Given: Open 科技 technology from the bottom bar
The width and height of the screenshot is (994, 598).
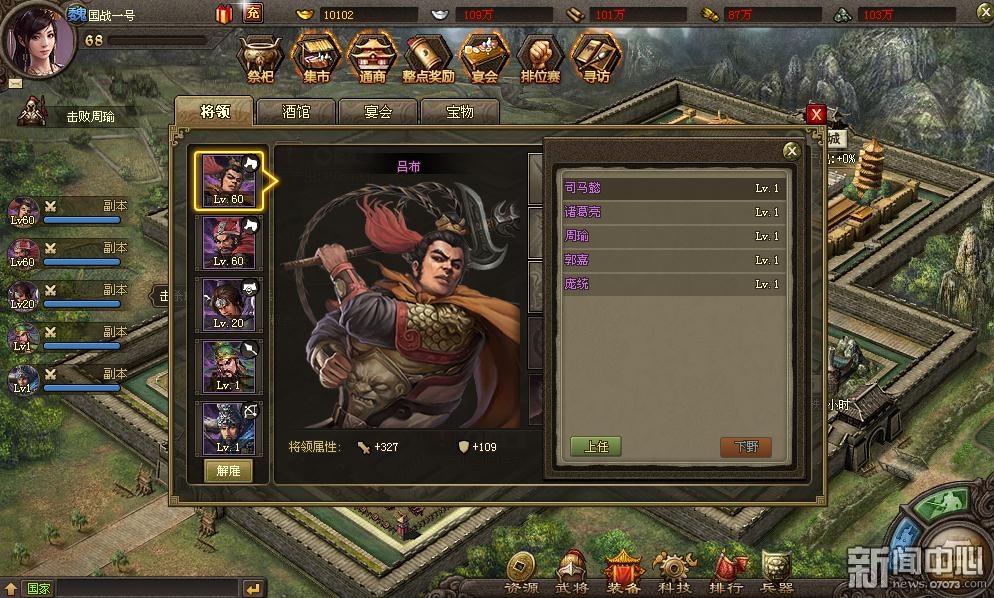Looking at the screenshot, I should (672, 572).
